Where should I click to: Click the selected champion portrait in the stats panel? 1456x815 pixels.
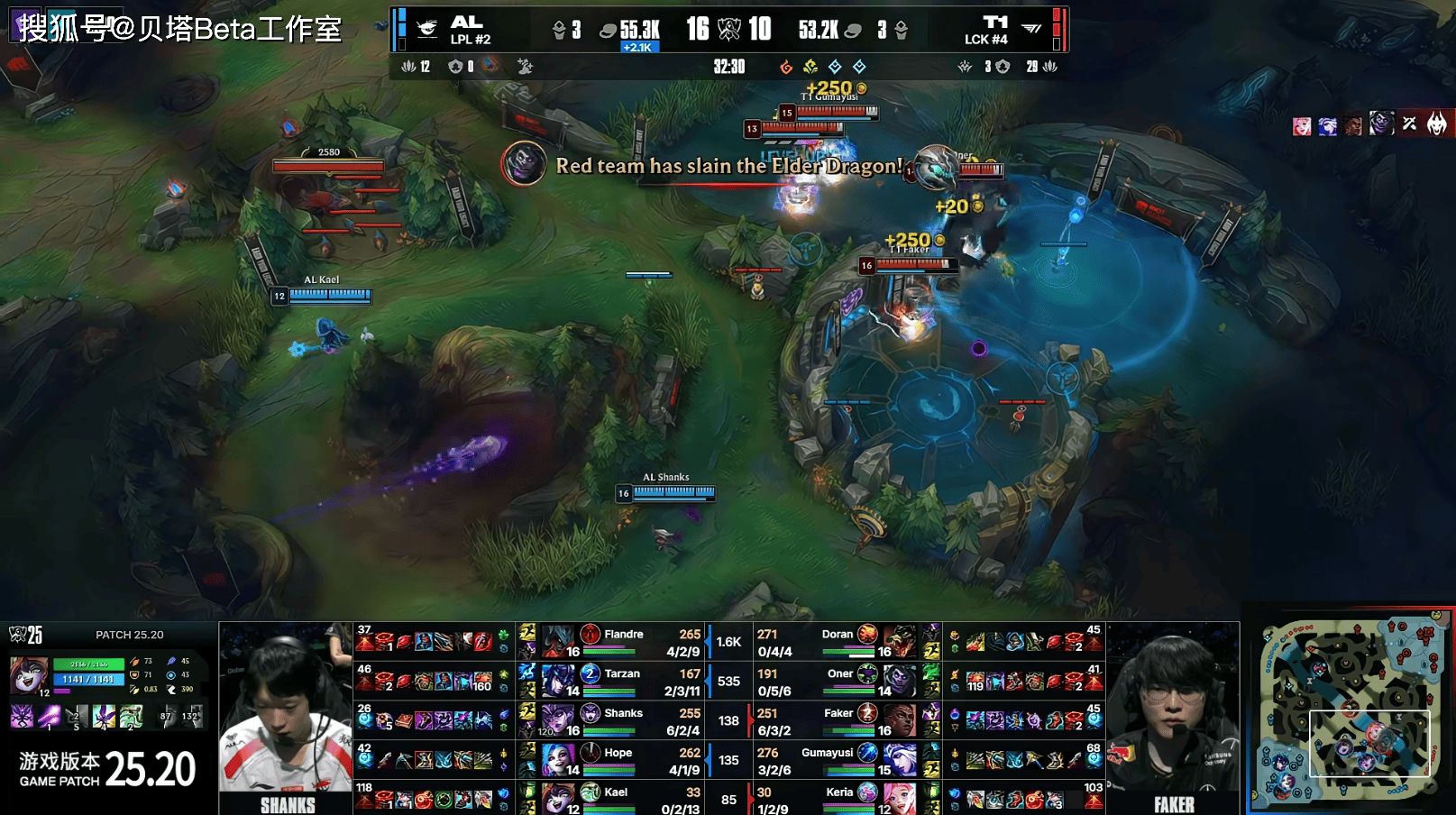[x=29, y=676]
